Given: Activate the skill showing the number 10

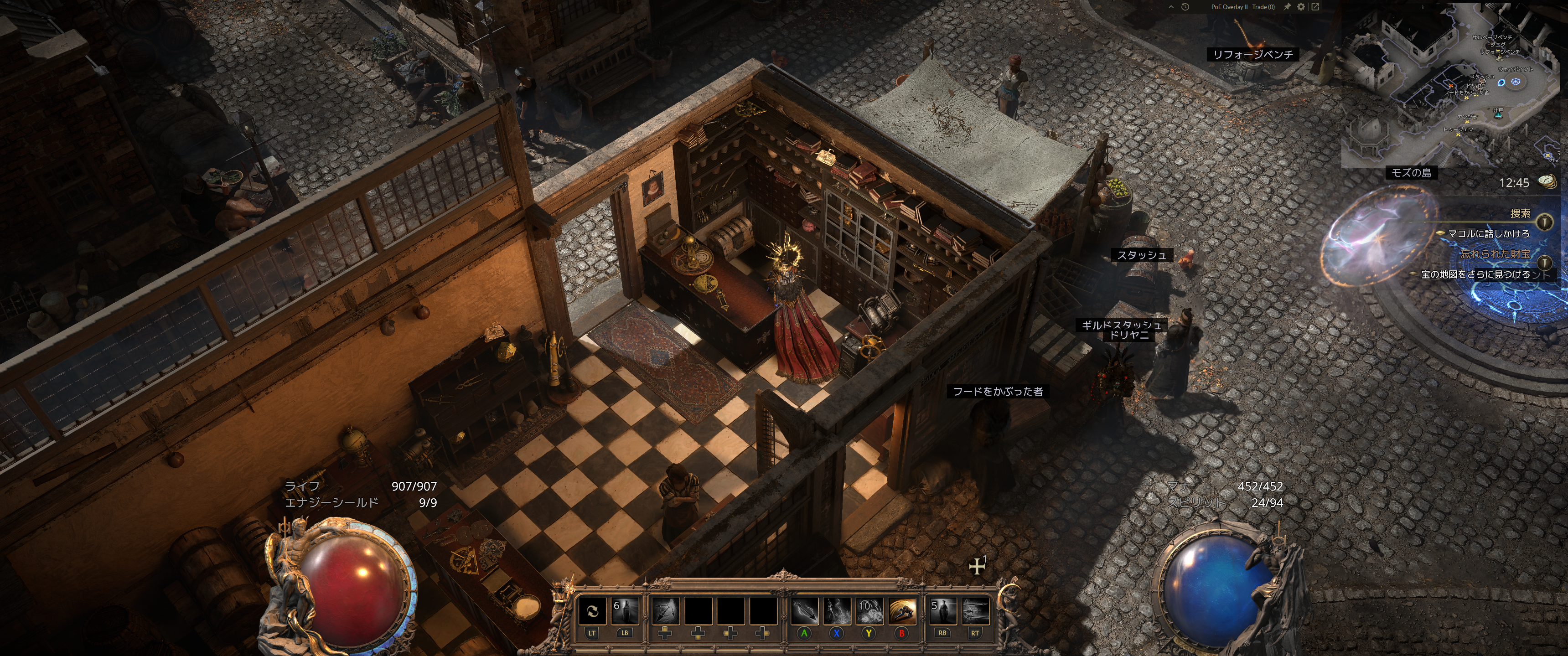Looking at the screenshot, I should [x=869, y=611].
